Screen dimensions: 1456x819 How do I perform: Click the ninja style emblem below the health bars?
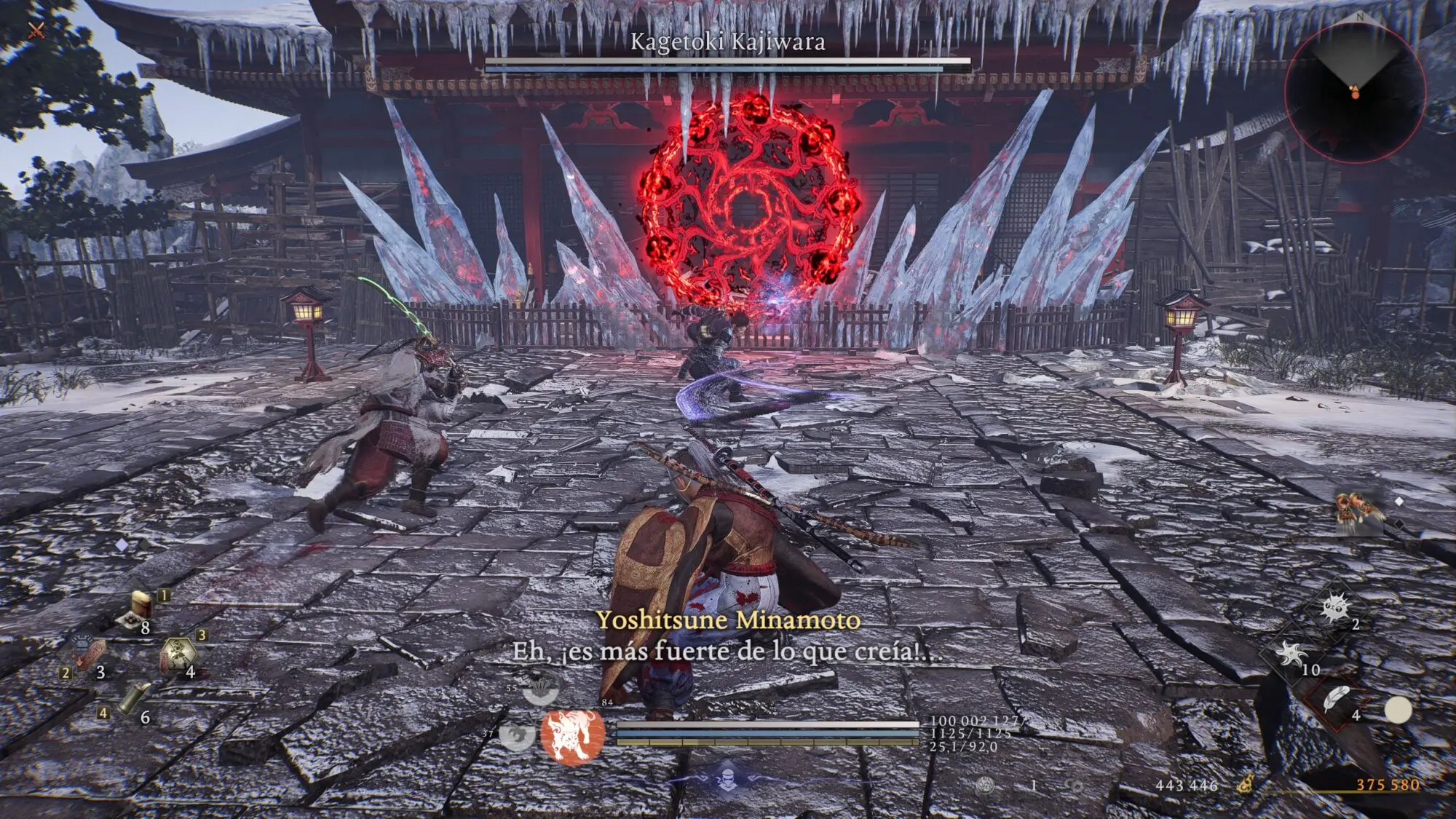click(728, 776)
